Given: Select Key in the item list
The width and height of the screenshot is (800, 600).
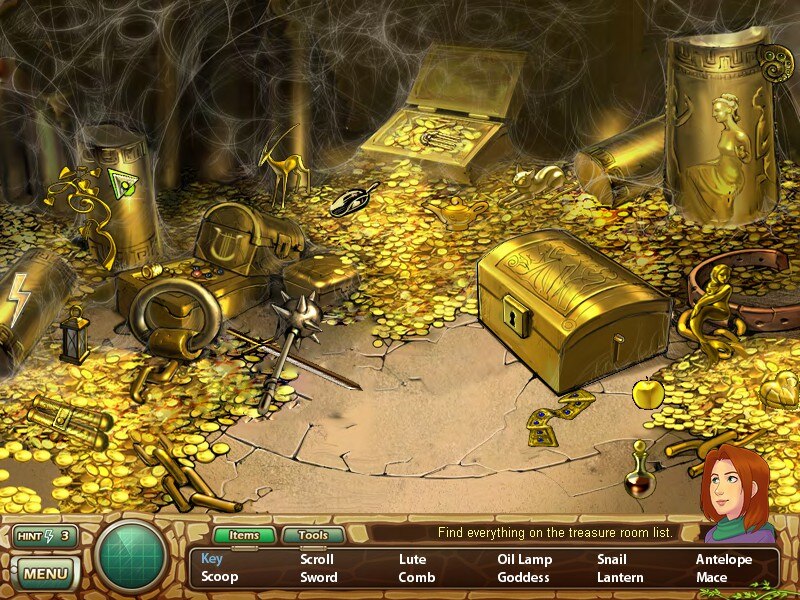Looking at the screenshot, I should tap(212, 559).
